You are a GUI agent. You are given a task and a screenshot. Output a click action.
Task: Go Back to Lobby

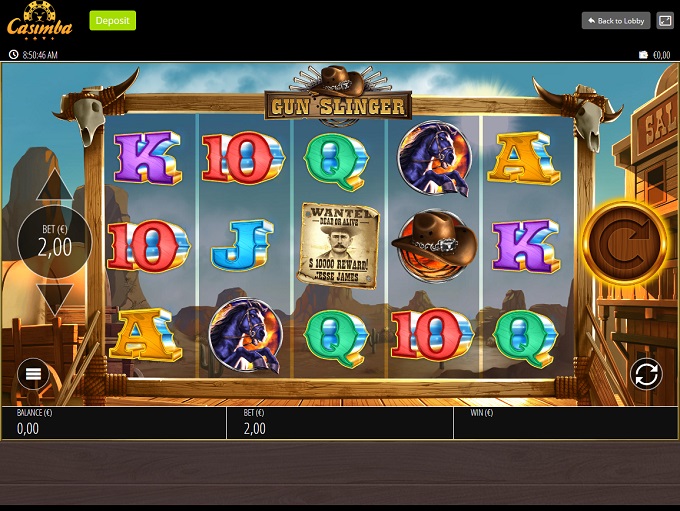click(x=616, y=20)
